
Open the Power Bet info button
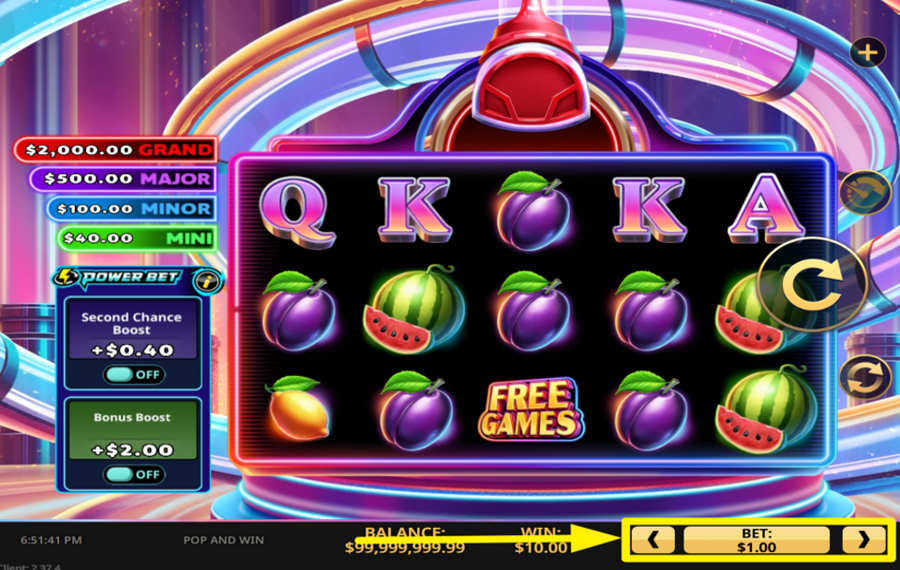(207, 281)
